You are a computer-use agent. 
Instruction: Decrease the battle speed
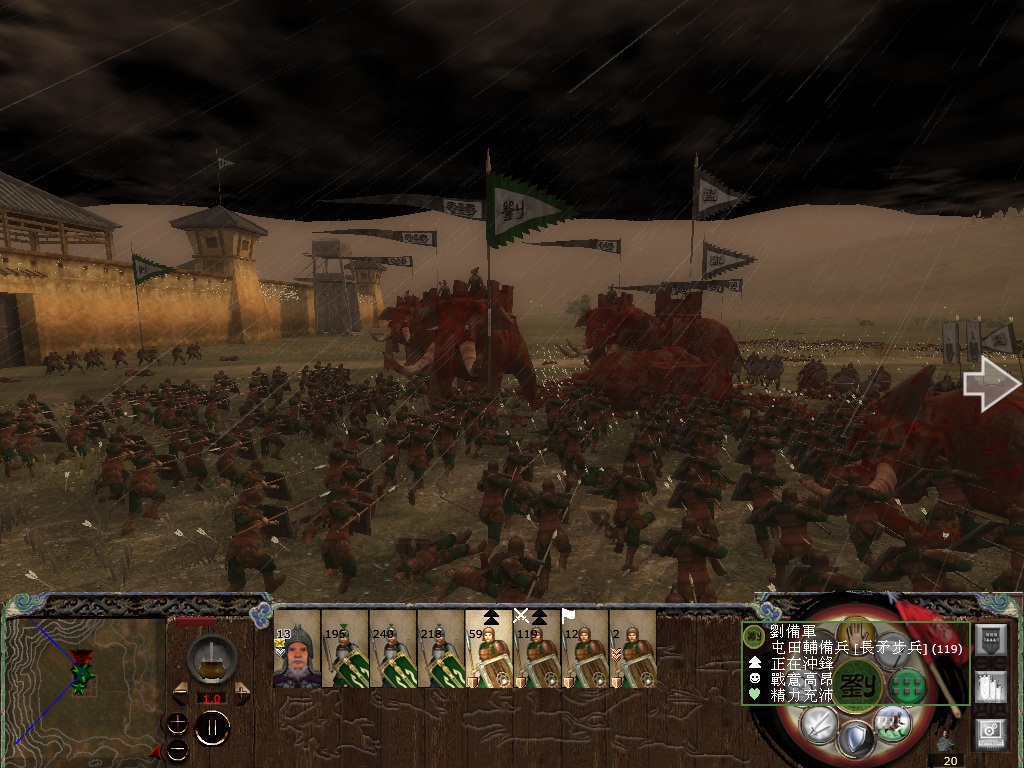pyautogui.click(x=181, y=693)
